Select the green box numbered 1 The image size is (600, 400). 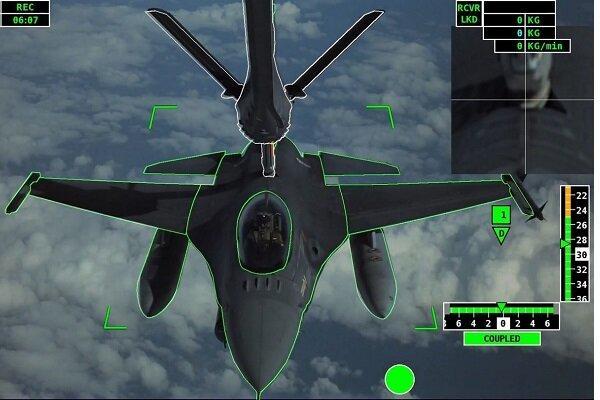tap(502, 214)
